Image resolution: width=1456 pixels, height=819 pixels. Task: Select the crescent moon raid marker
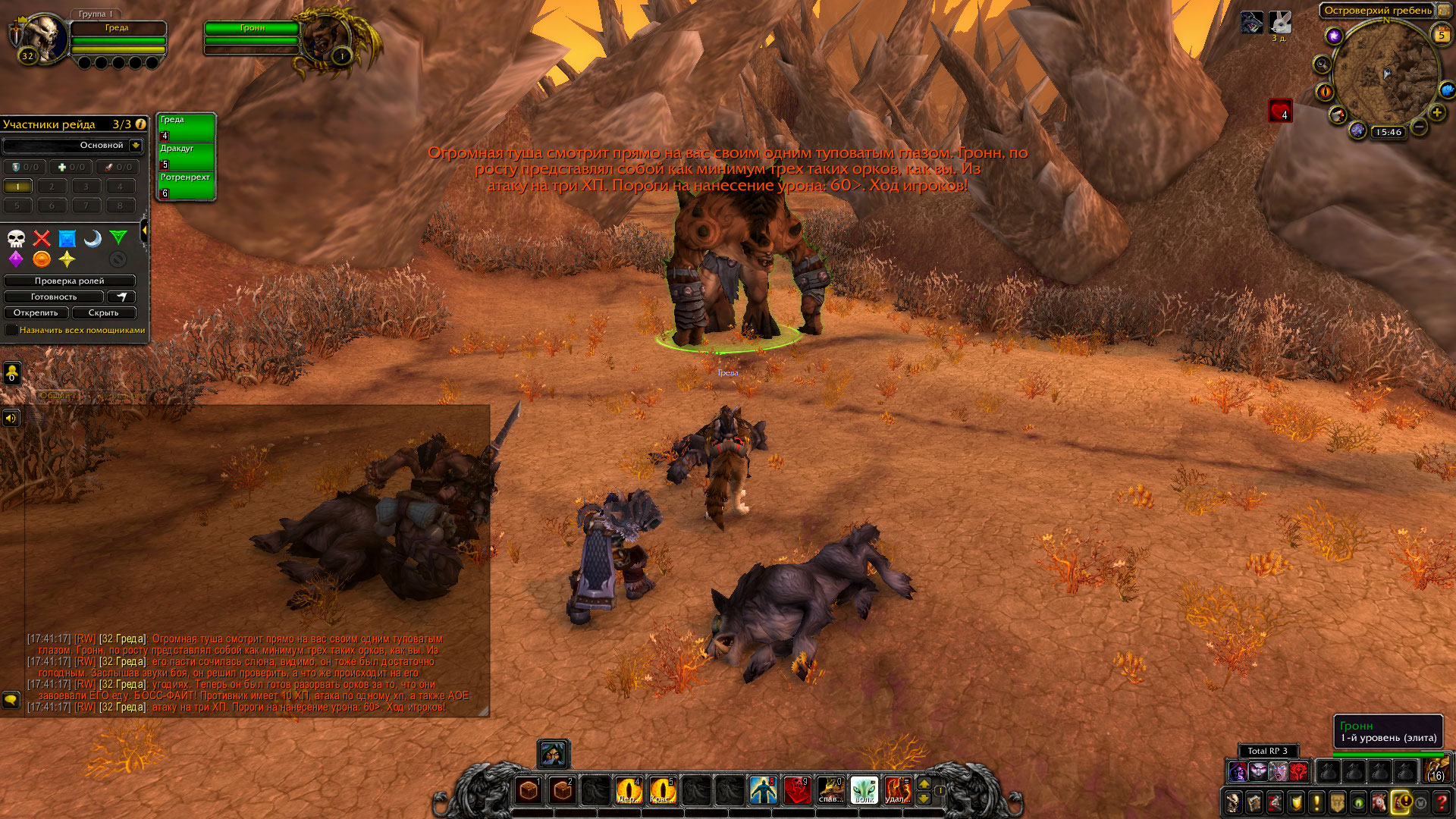click(93, 239)
